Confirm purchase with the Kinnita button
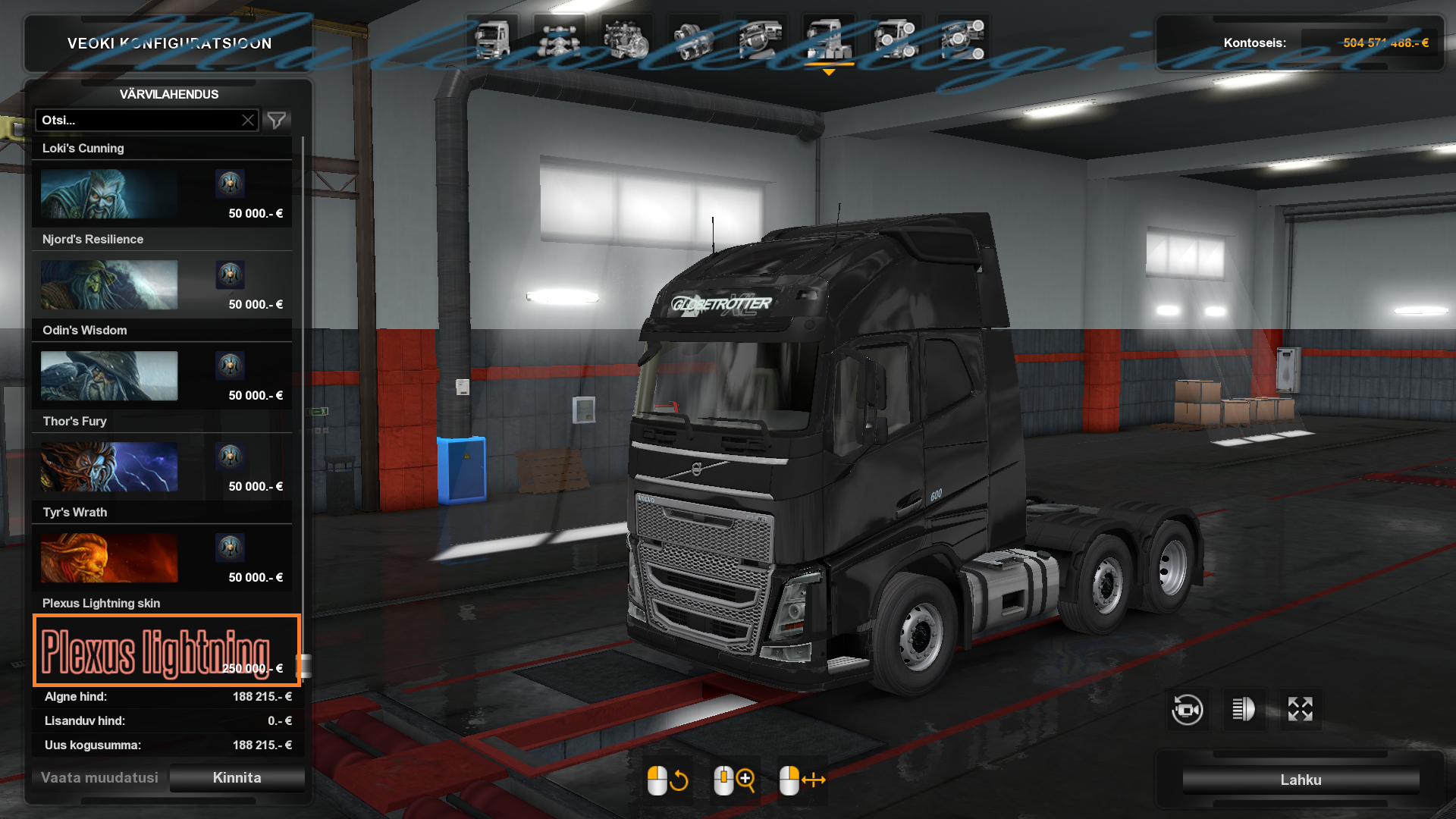Image resolution: width=1456 pixels, height=819 pixels. click(x=237, y=778)
